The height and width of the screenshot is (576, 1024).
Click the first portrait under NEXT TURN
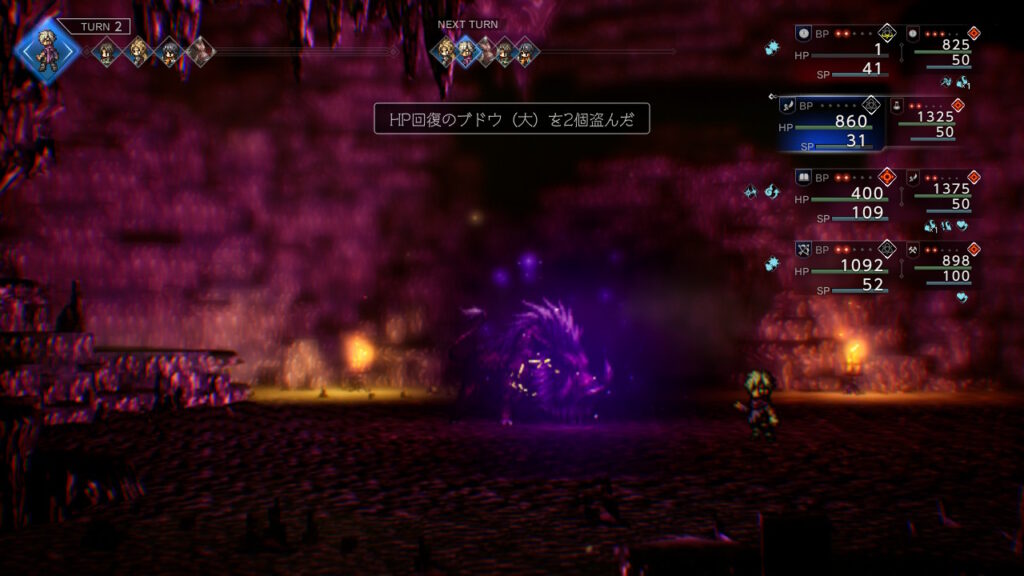pos(443,50)
